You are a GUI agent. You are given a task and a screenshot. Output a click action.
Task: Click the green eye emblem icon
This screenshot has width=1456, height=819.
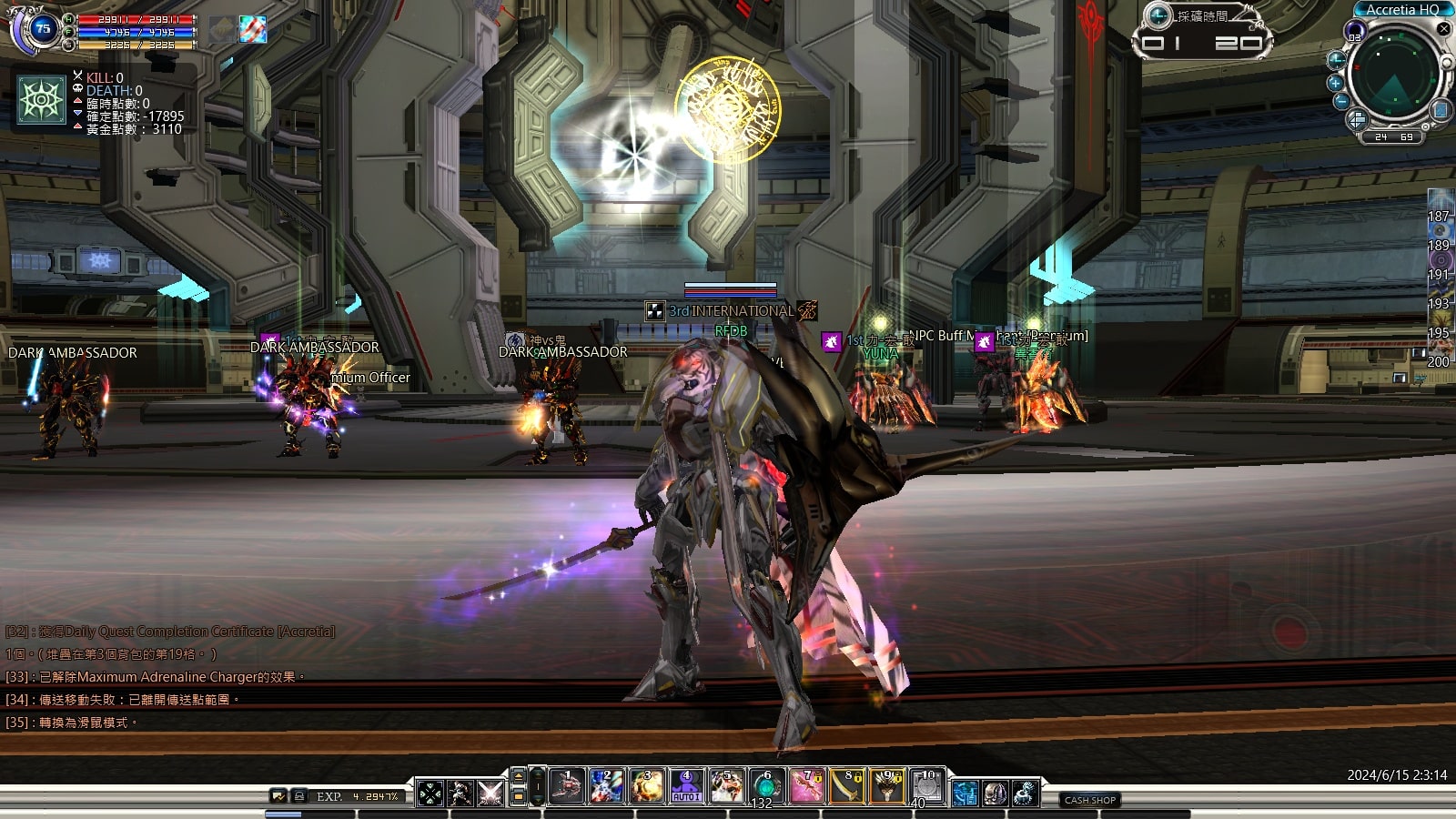[43, 99]
